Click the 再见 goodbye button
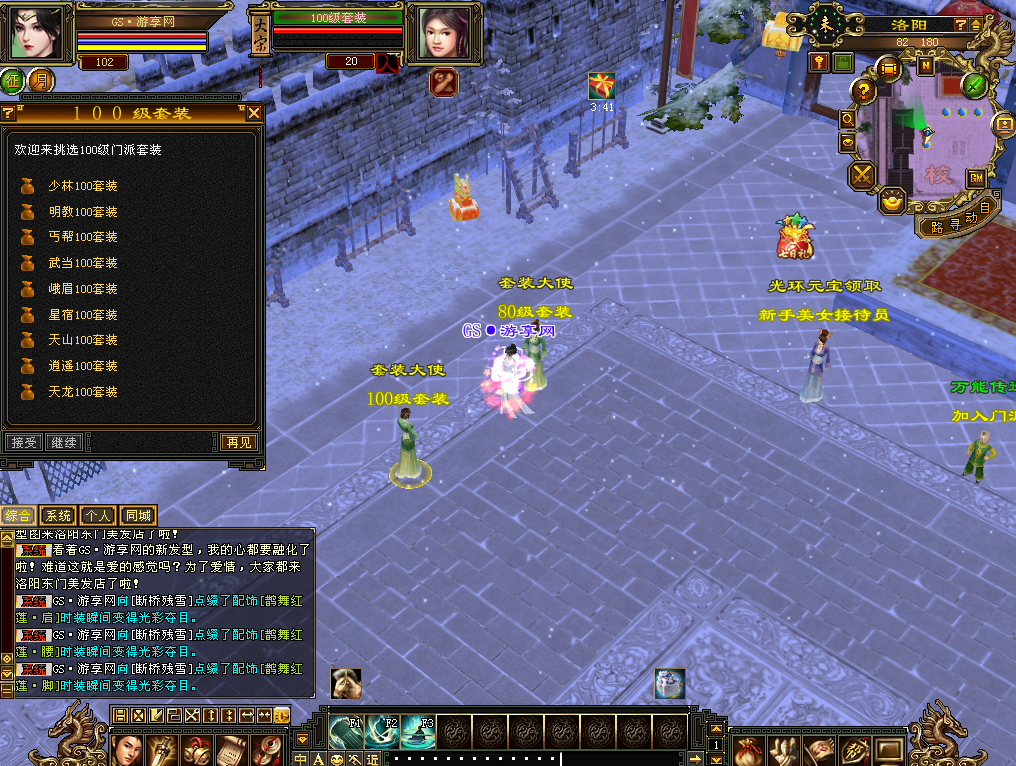The width and height of the screenshot is (1016, 766). point(238,442)
